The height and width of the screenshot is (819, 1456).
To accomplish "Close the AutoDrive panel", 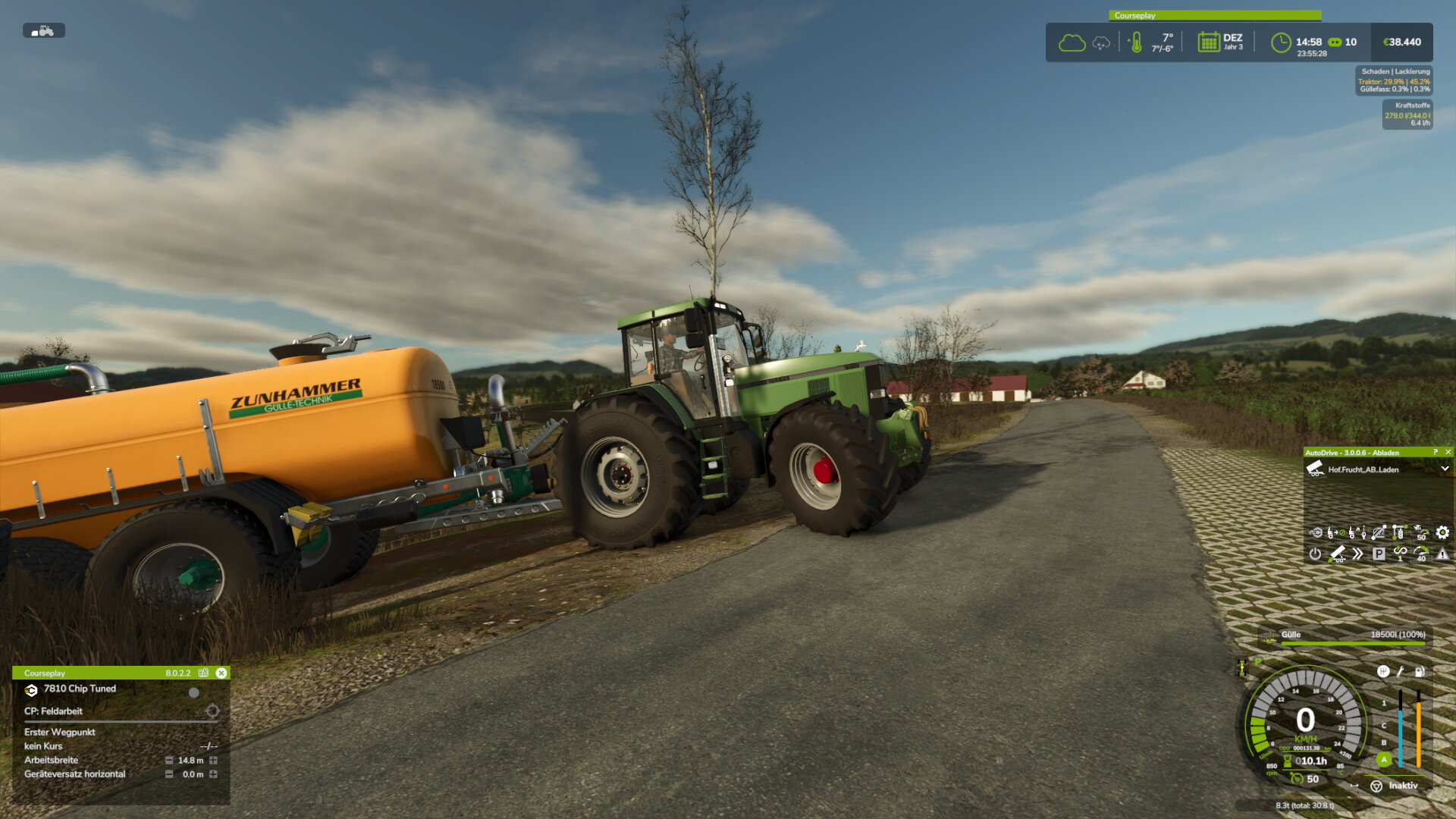I will pos(1448,452).
